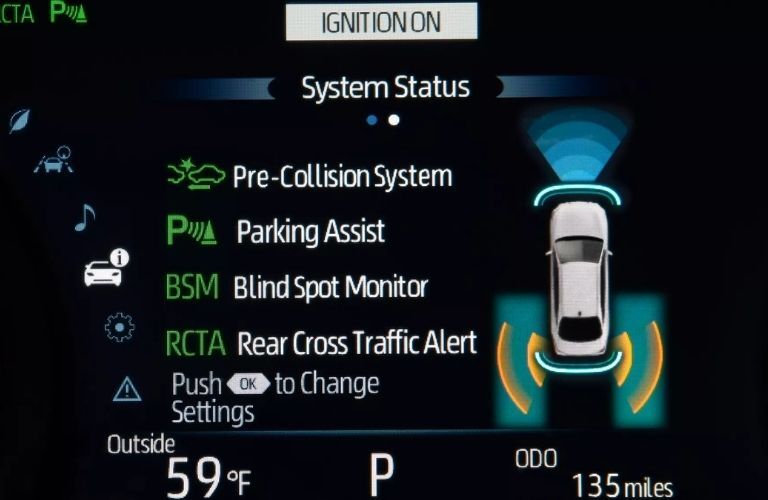Open the gear settings tab
Image resolution: width=768 pixels, height=500 pixels.
(120, 327)
